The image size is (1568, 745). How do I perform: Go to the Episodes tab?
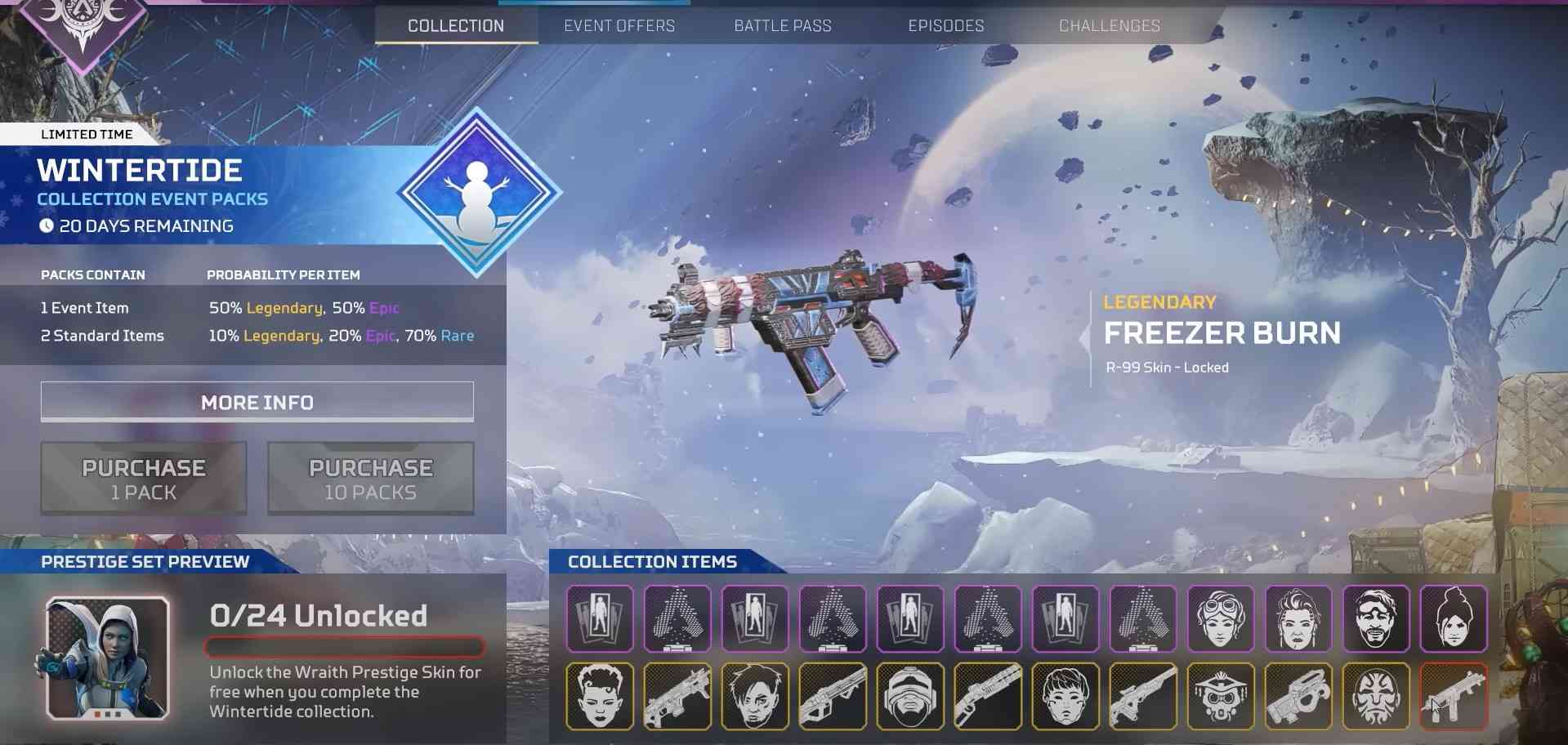click(946, 26)
